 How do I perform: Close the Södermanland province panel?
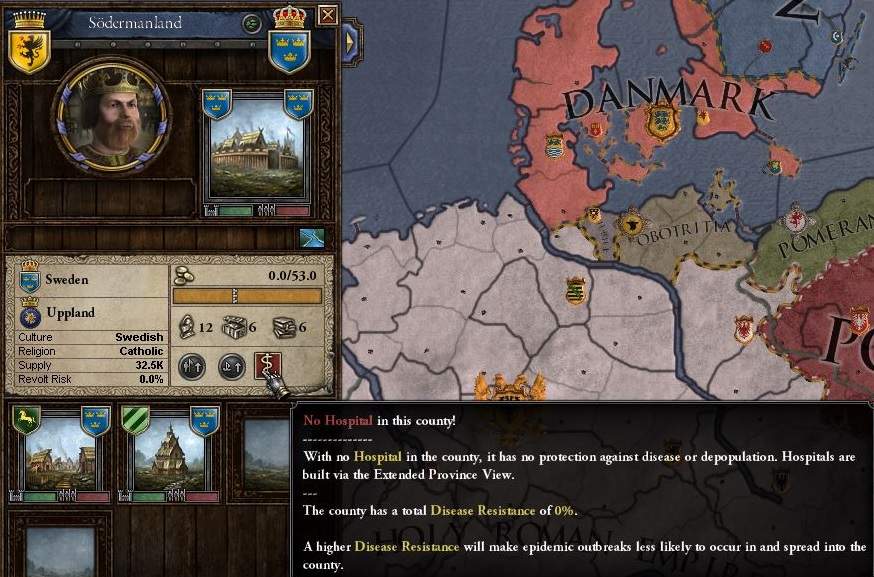point(327,15)
